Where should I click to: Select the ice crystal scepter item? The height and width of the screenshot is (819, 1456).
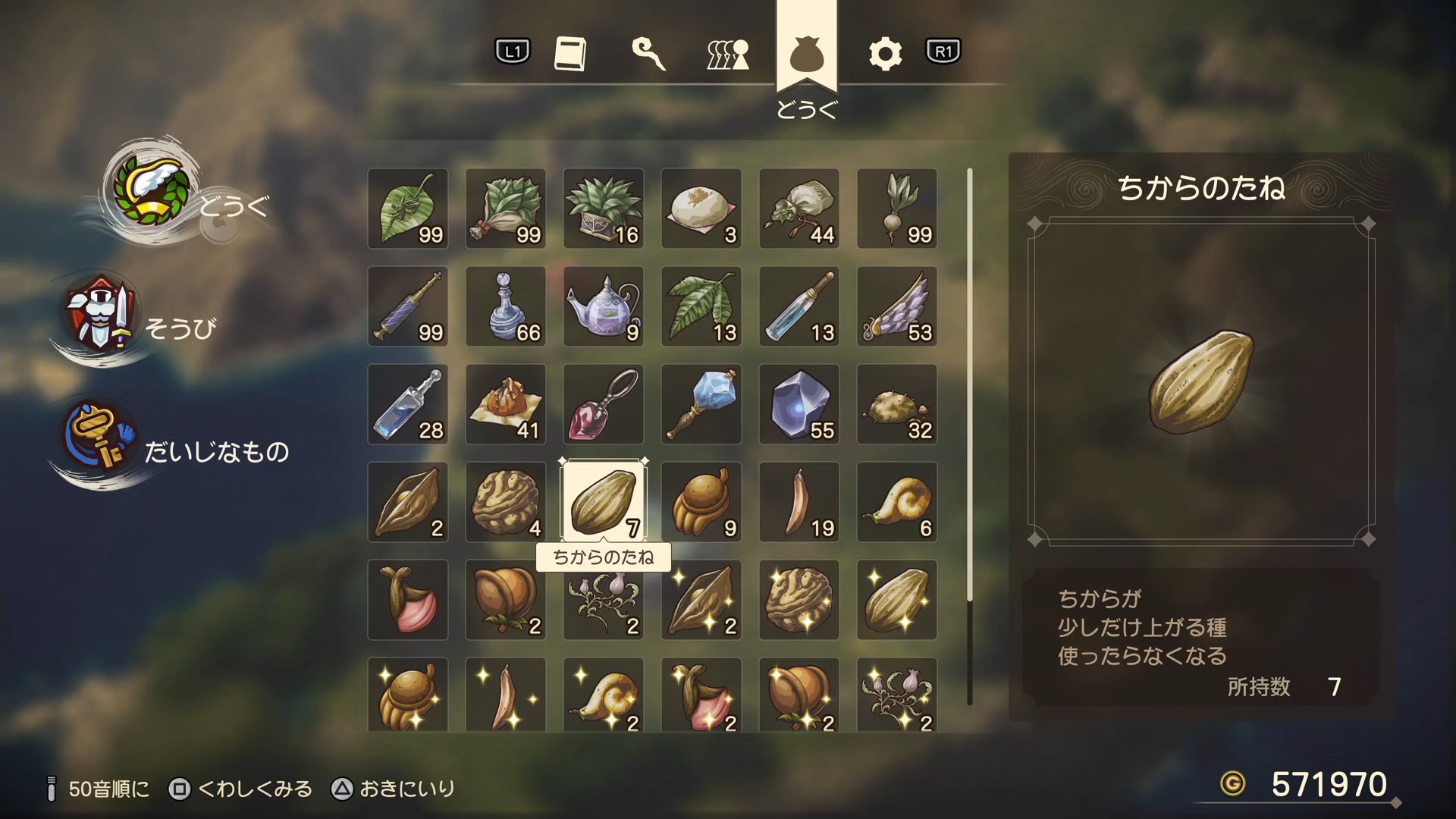point(701,404)
